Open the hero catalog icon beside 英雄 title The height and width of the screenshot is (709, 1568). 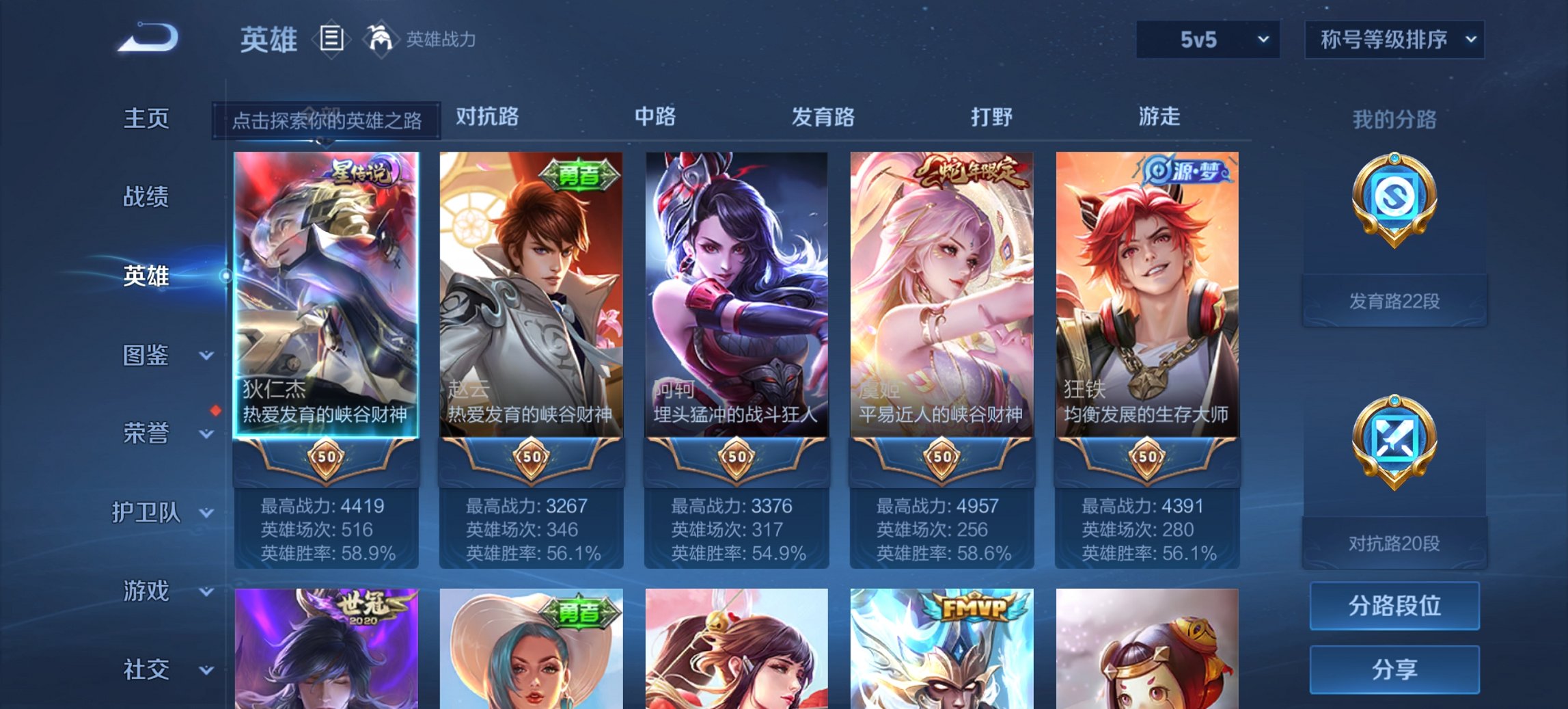coord(331,40)
